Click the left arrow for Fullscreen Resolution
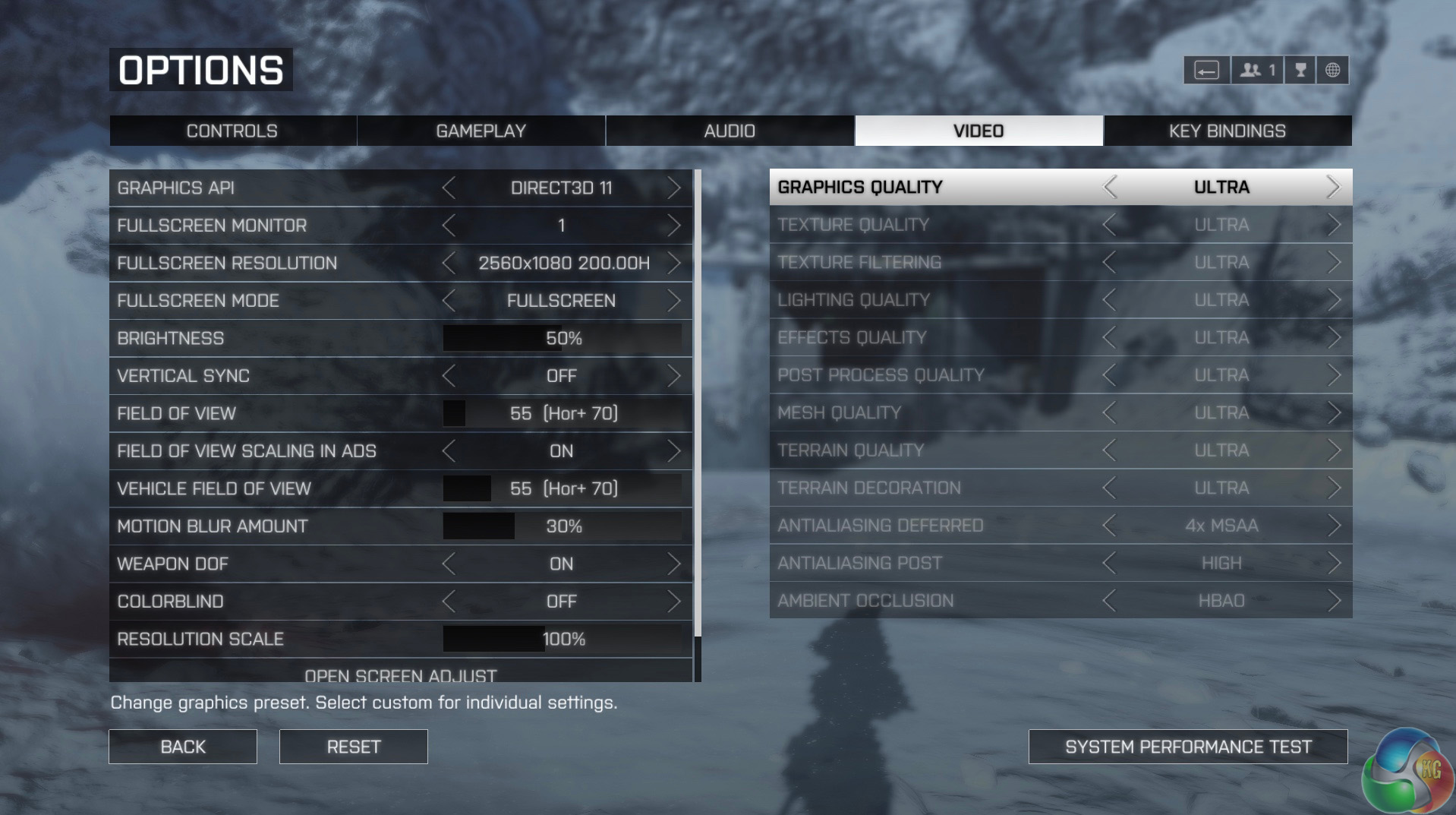 (449, 263)
